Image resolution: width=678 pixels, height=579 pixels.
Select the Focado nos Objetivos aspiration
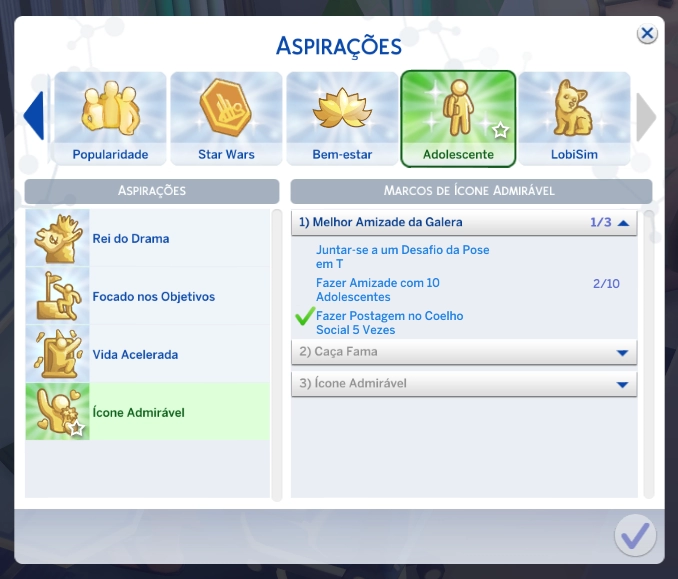(x=147, y=297)
